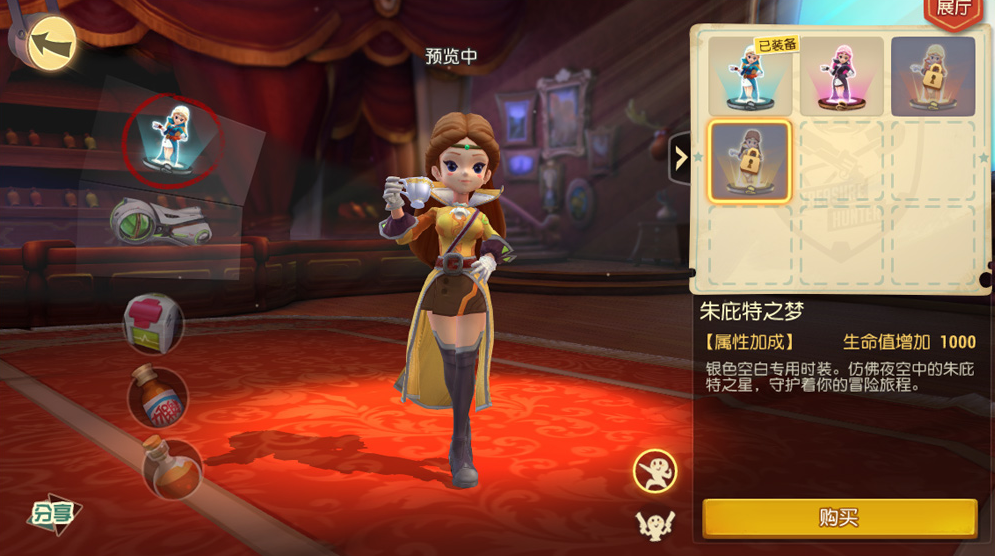This screenshot has height=556, width=995.
Task: Choose the pink costume thumbnail
Action: click(841, 76)
